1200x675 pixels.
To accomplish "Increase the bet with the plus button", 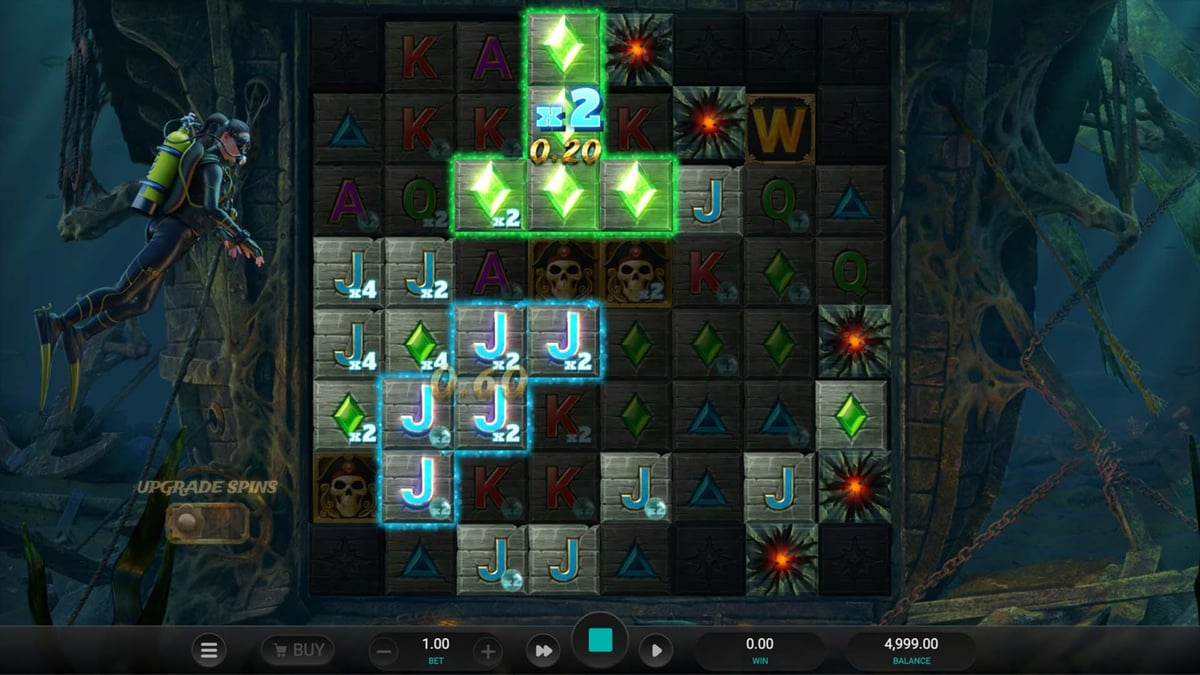I will tap(487, 652).
